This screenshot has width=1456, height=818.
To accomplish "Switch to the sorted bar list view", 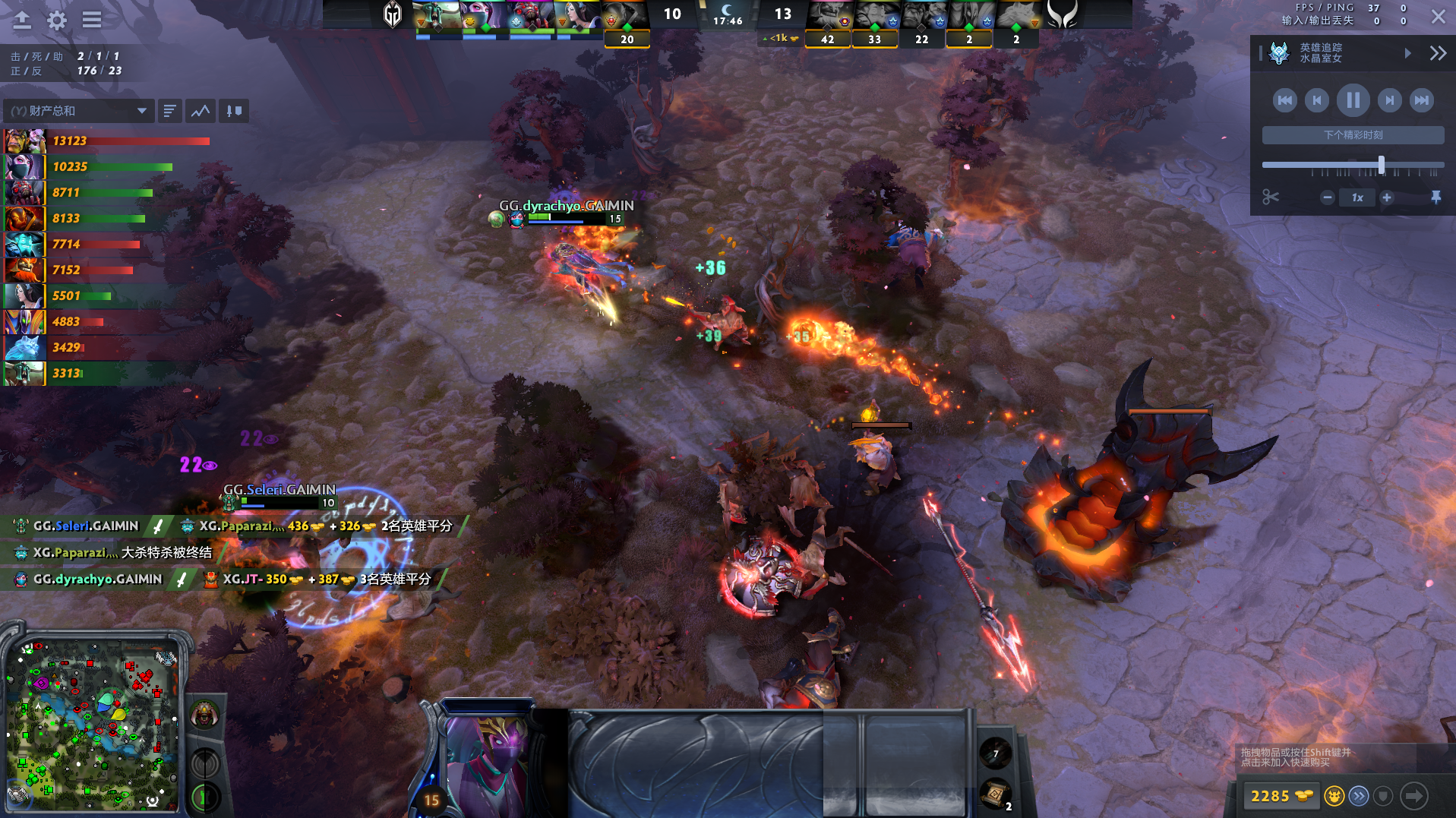I will click(x=169, y=111).
